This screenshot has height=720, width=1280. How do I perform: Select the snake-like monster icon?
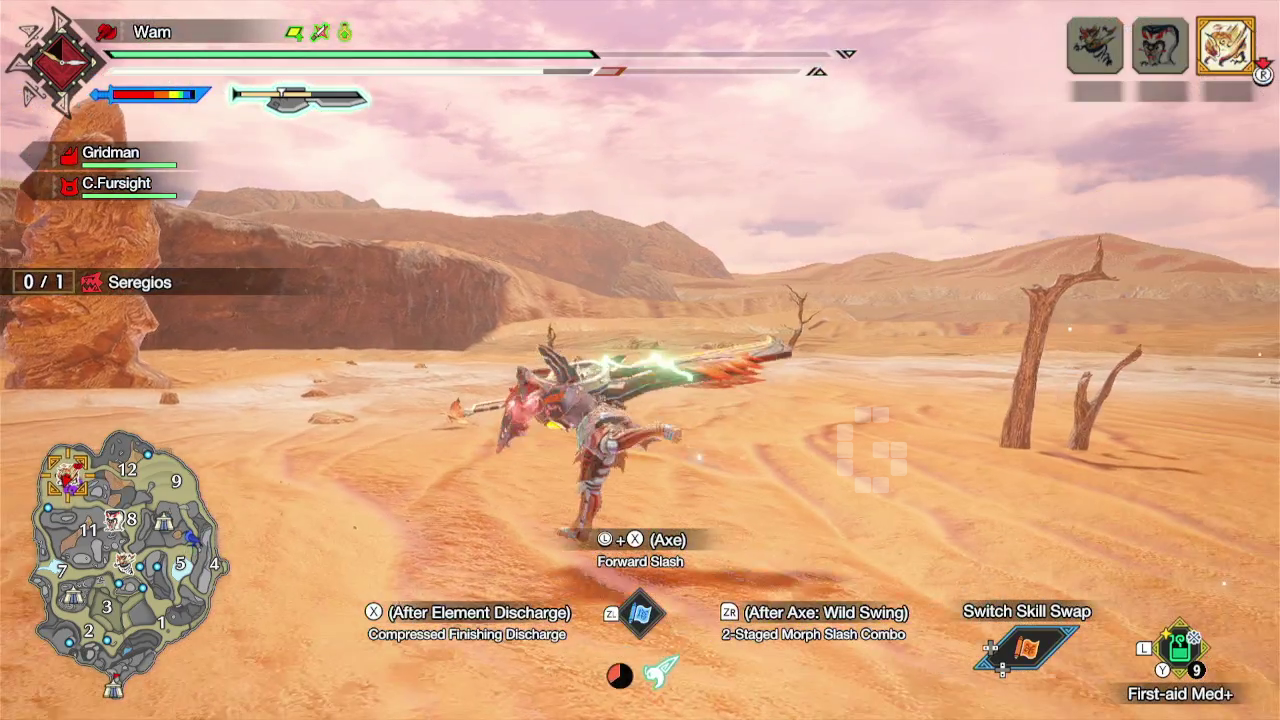1160,45
